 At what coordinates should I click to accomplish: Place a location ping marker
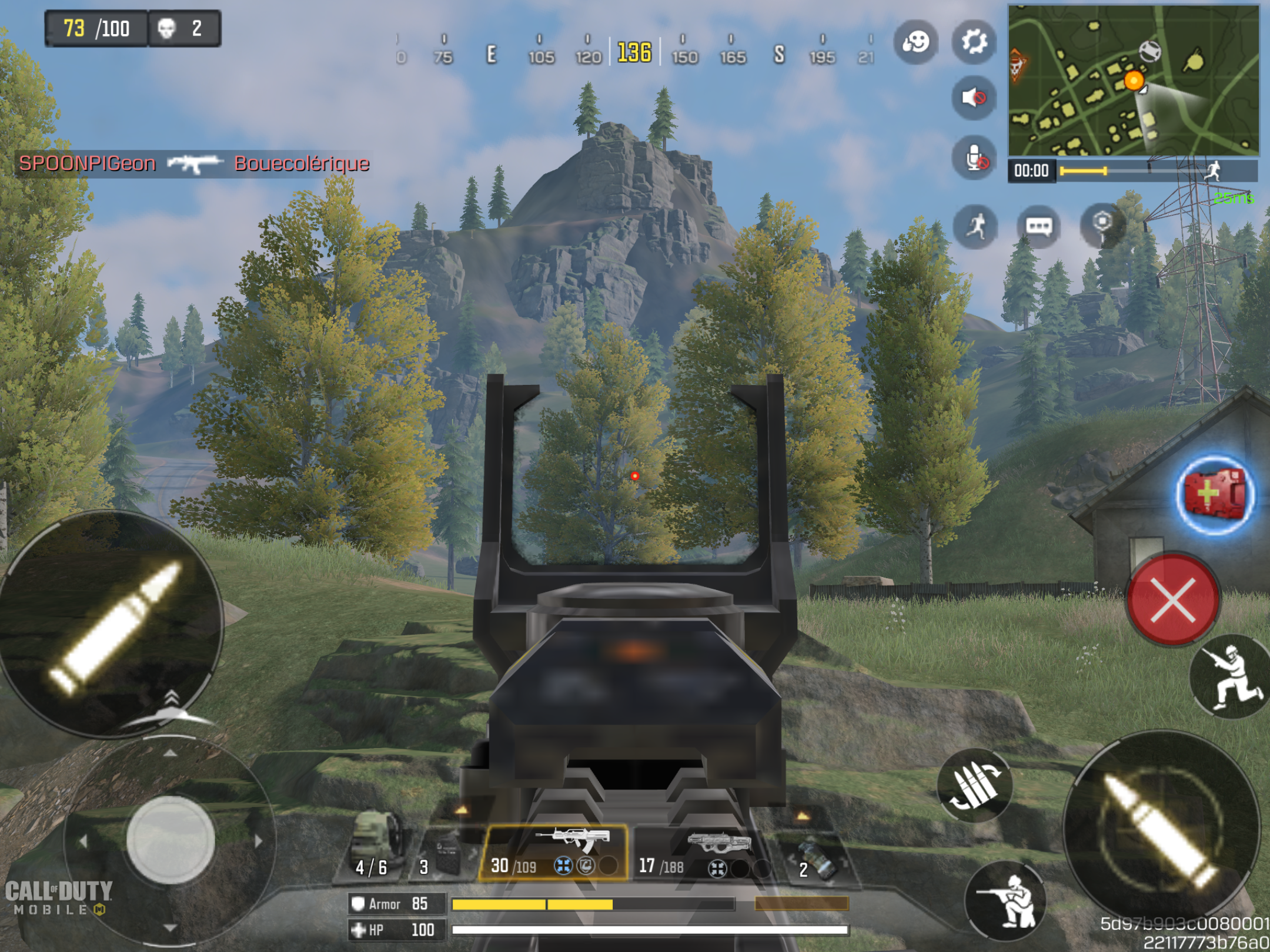pyautogui.click(x=1102, y=225)
